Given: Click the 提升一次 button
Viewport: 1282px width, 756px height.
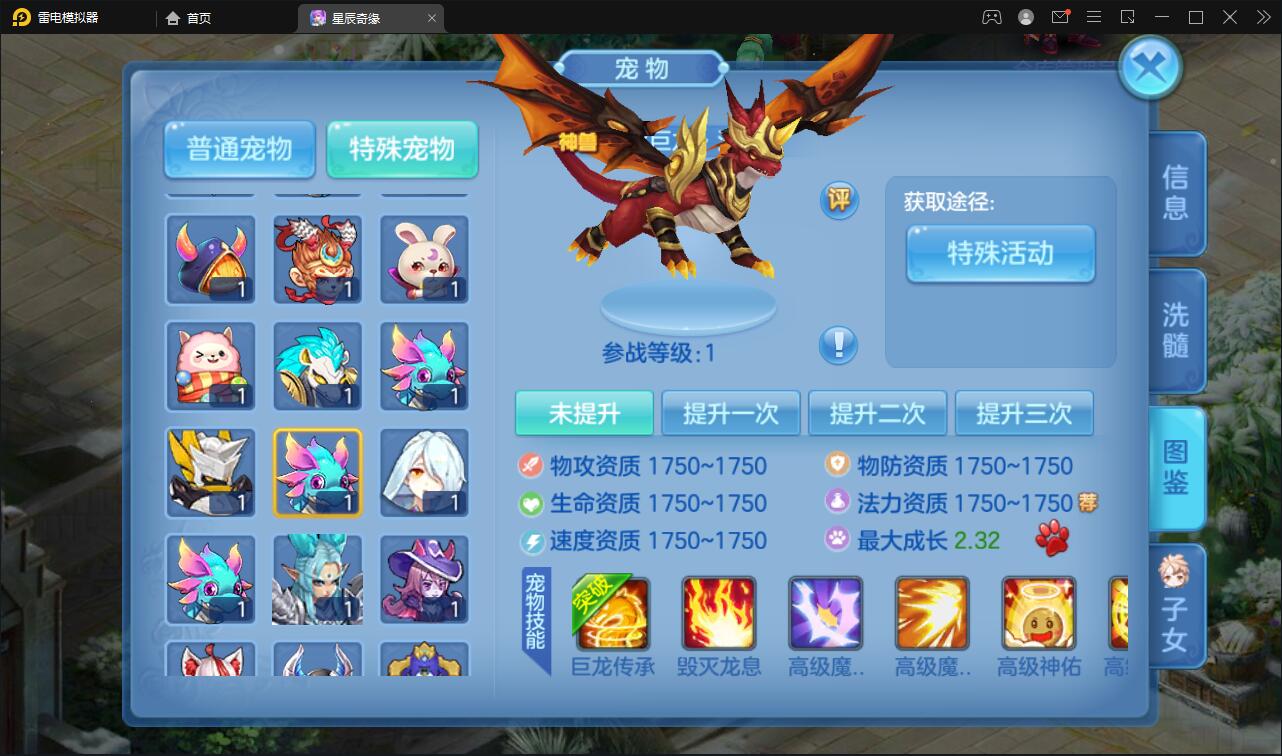Looking at the screenshot, I should pos(731,412).
